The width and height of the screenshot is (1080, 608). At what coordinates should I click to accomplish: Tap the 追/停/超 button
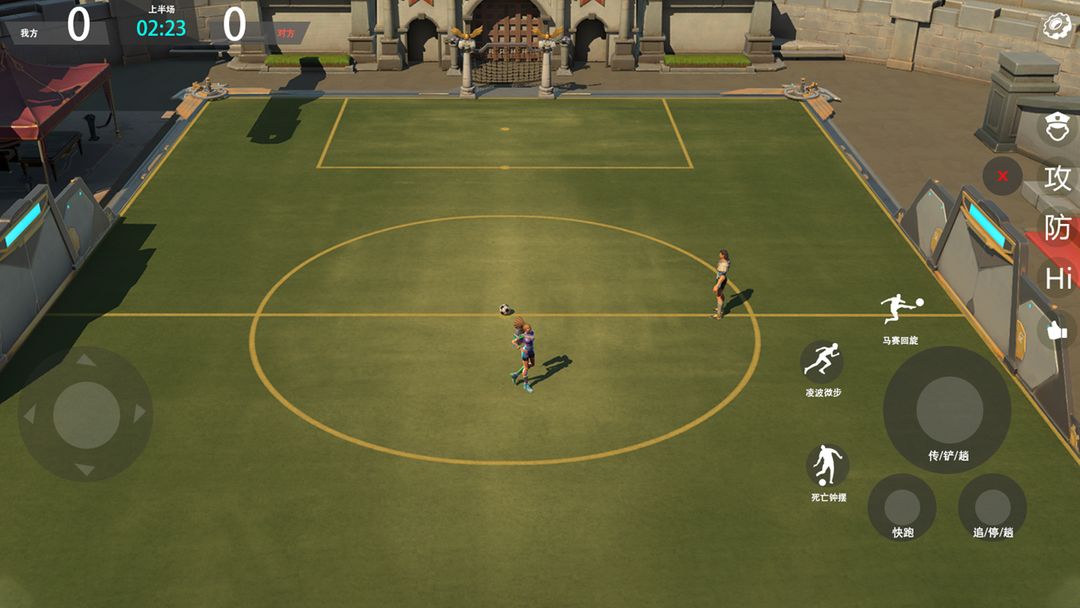[x=992, y=506]
